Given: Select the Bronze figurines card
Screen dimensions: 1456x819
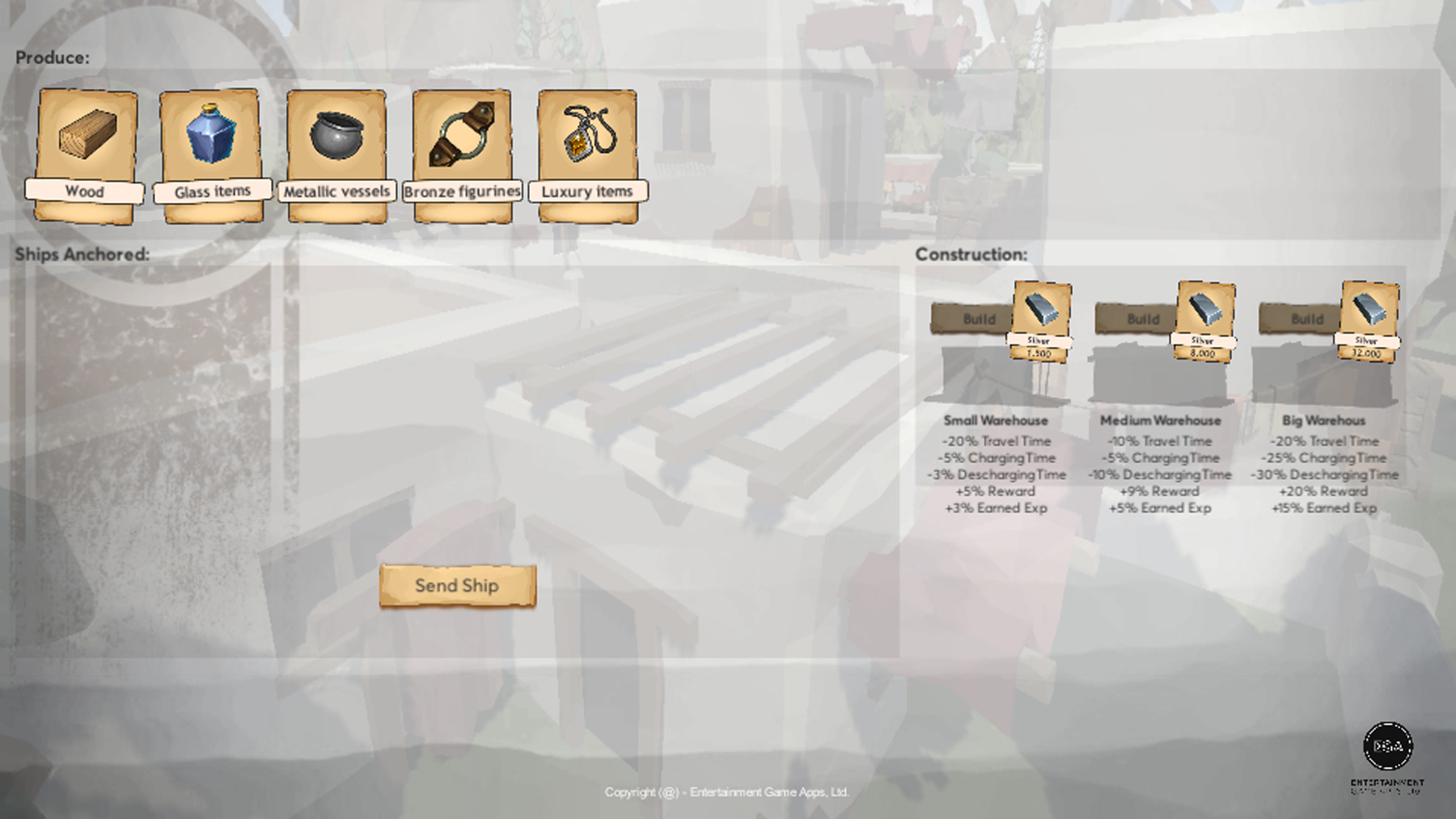Looking at the screenshot, I should click(x=462, y=154).
